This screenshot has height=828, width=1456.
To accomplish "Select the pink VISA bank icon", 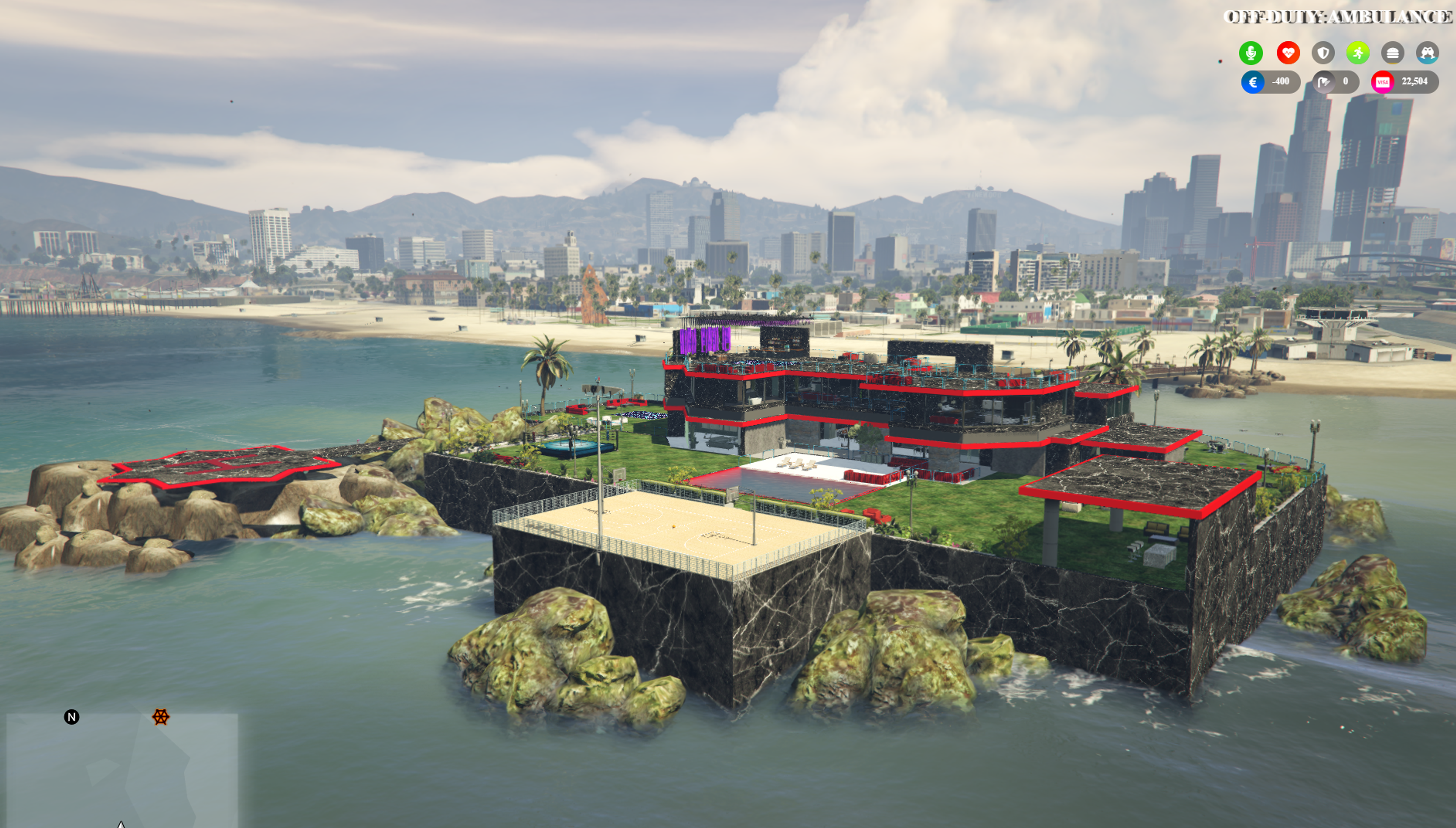I will tap(1382, 82).
